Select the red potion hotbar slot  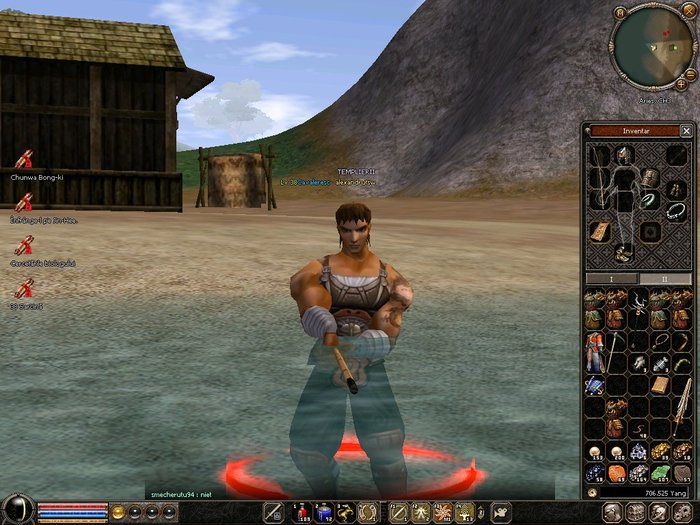(x=302, y=513)
